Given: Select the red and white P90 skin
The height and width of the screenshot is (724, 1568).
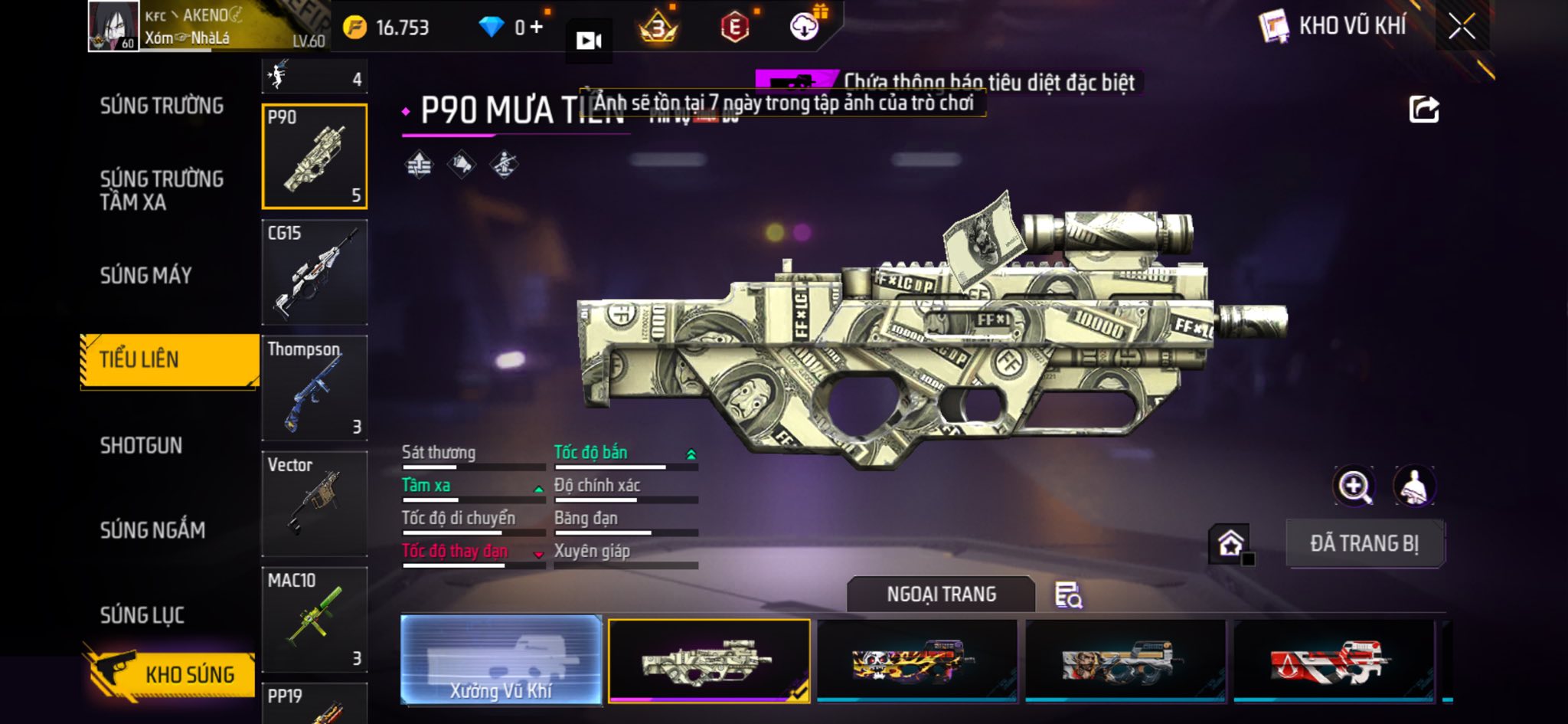Looking at the screenshot, I should (x=1333, y=660).
